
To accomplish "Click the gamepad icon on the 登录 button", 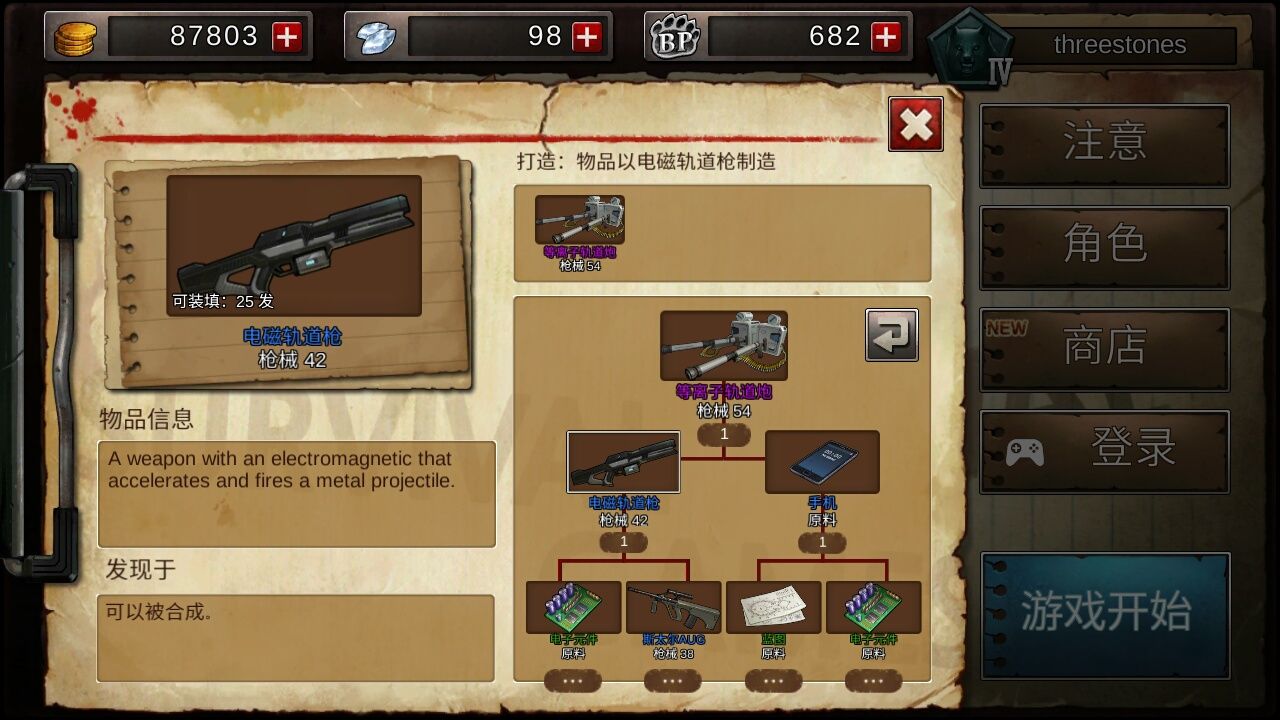I will pyautogui.click(x=1018, y=450).
